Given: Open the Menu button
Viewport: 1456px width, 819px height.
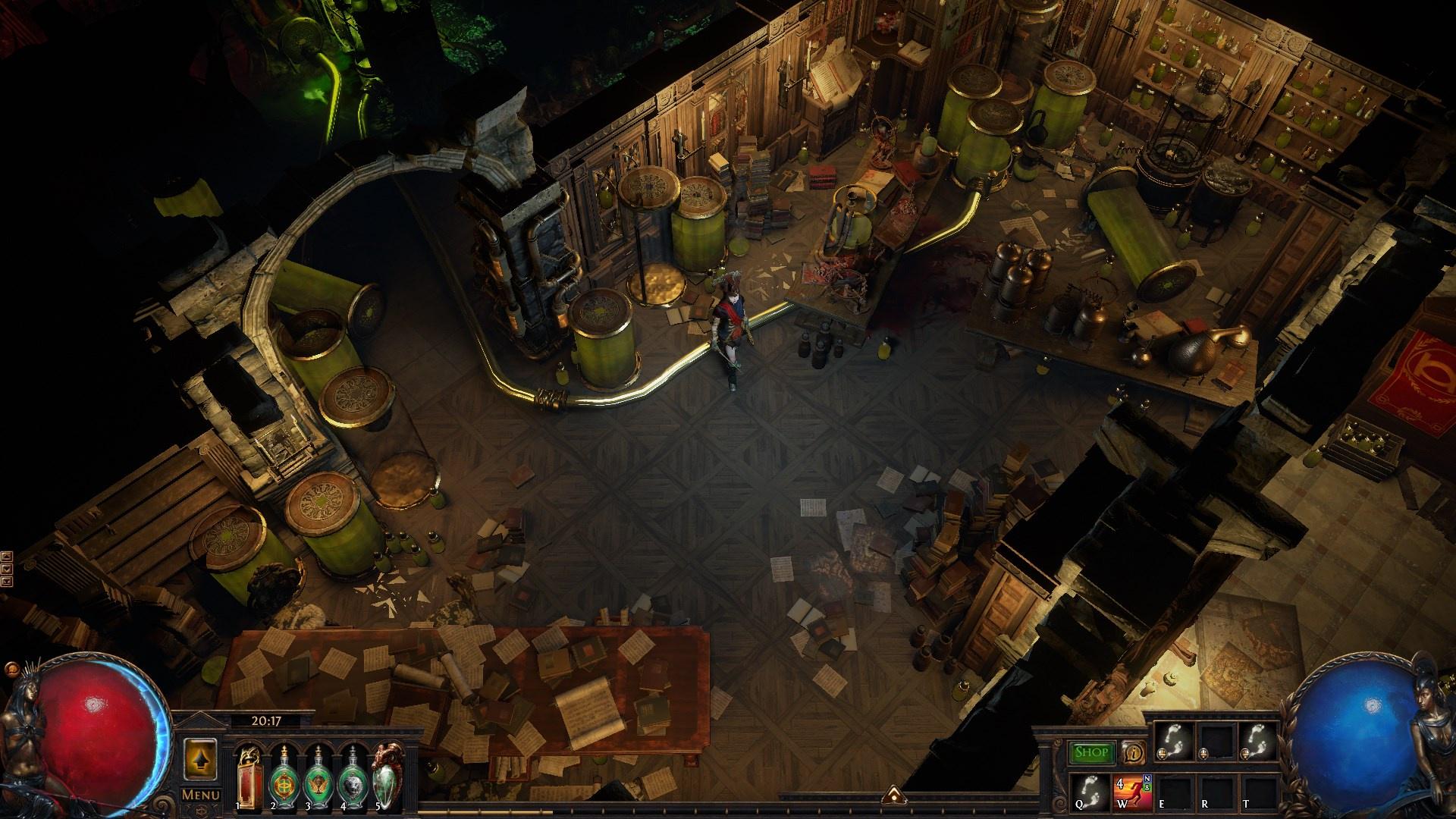Looking at the screenshot, I should point(201,795).
